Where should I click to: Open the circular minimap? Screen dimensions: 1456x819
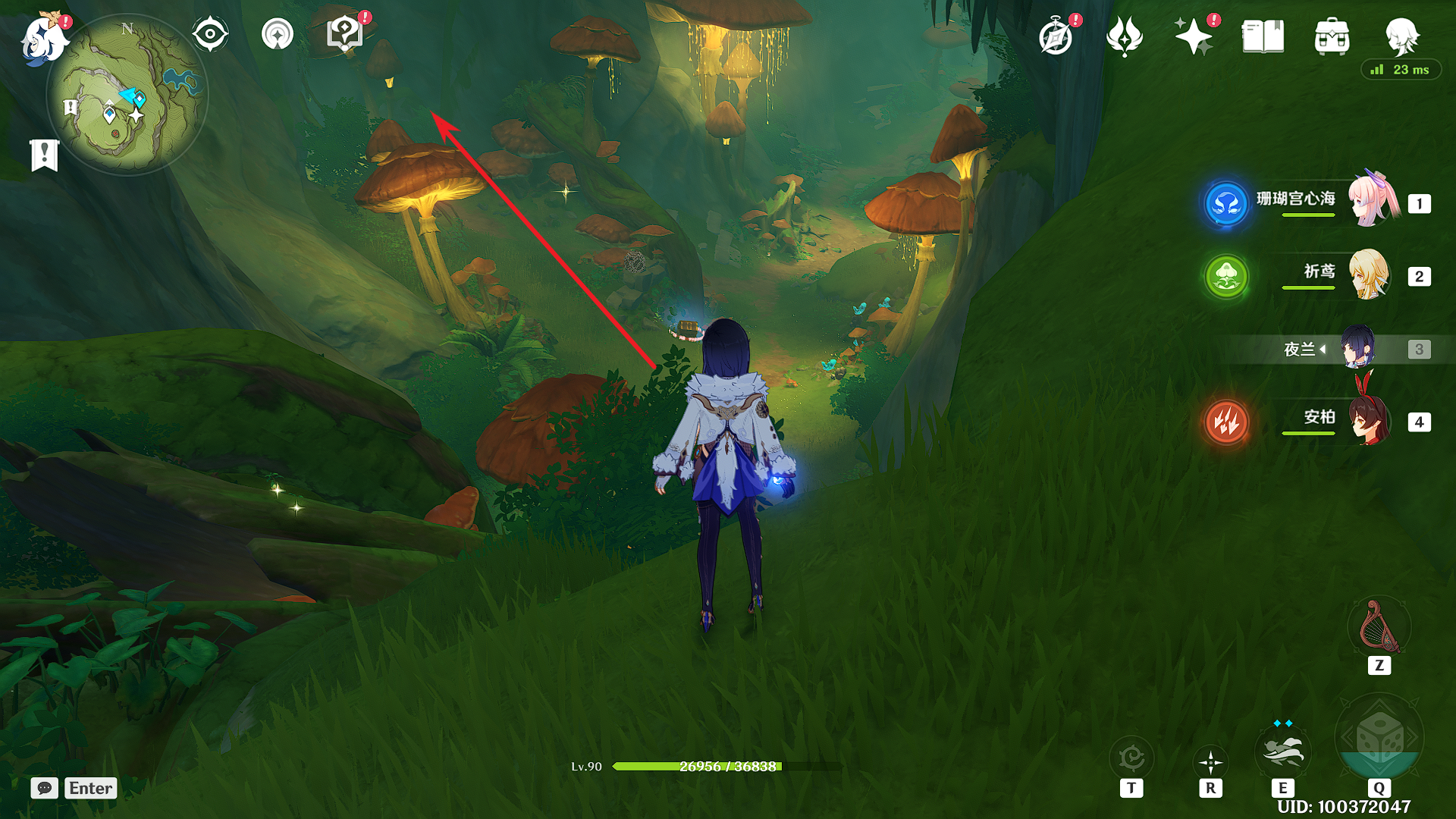(127, 96)
